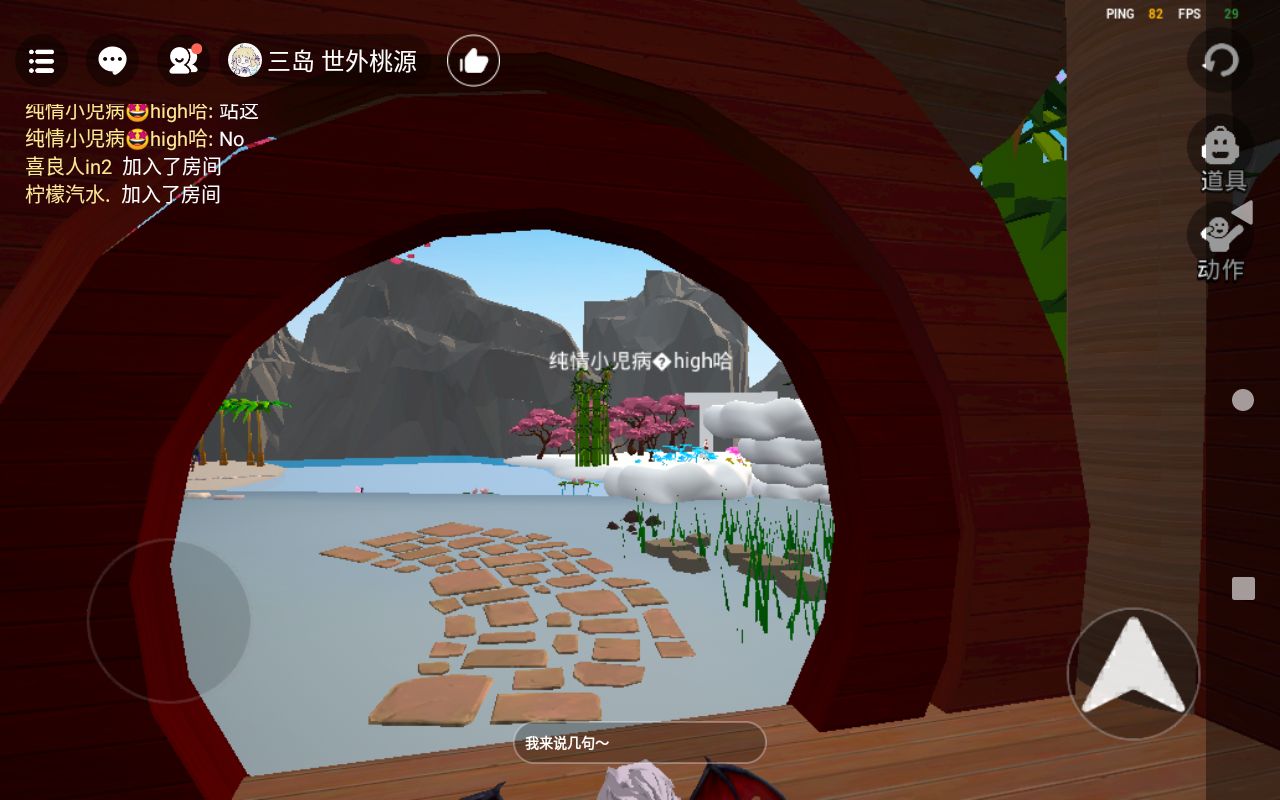
Task: Tap the jump arrow button
Action: (x=1133, y=673)
